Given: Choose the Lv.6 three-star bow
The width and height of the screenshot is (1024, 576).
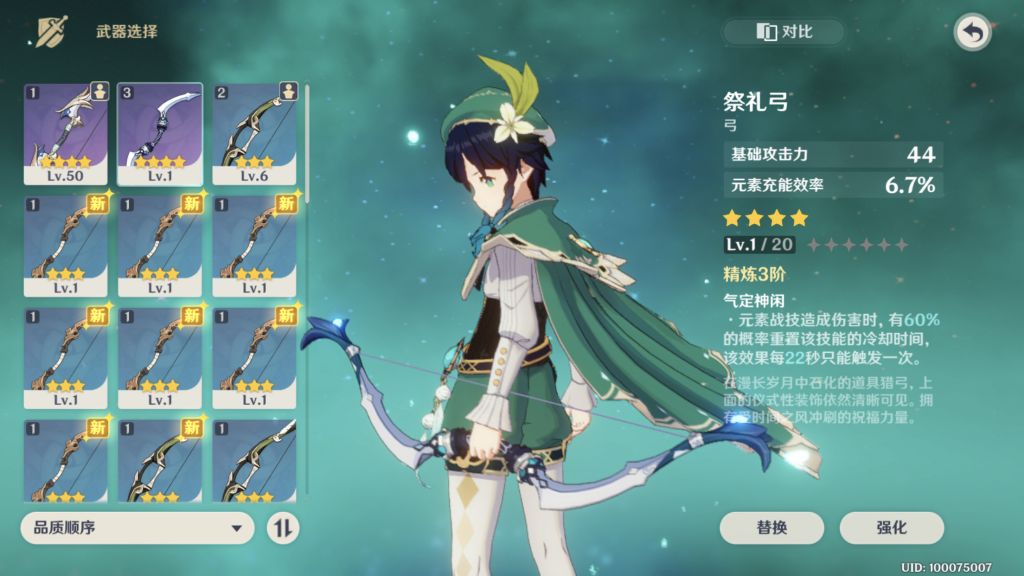Looking at the screenshot, I should (x=255, y=134).
